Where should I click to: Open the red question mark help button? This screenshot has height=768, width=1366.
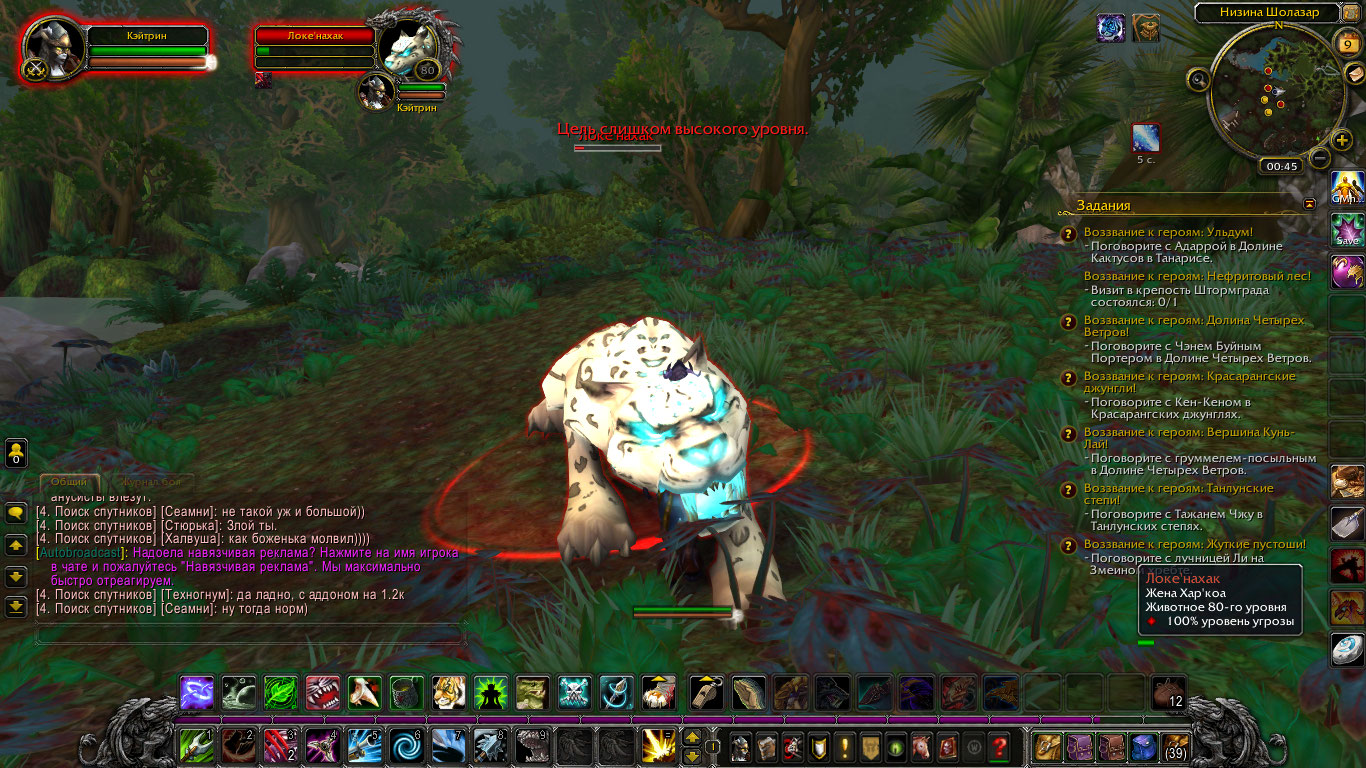999,746
